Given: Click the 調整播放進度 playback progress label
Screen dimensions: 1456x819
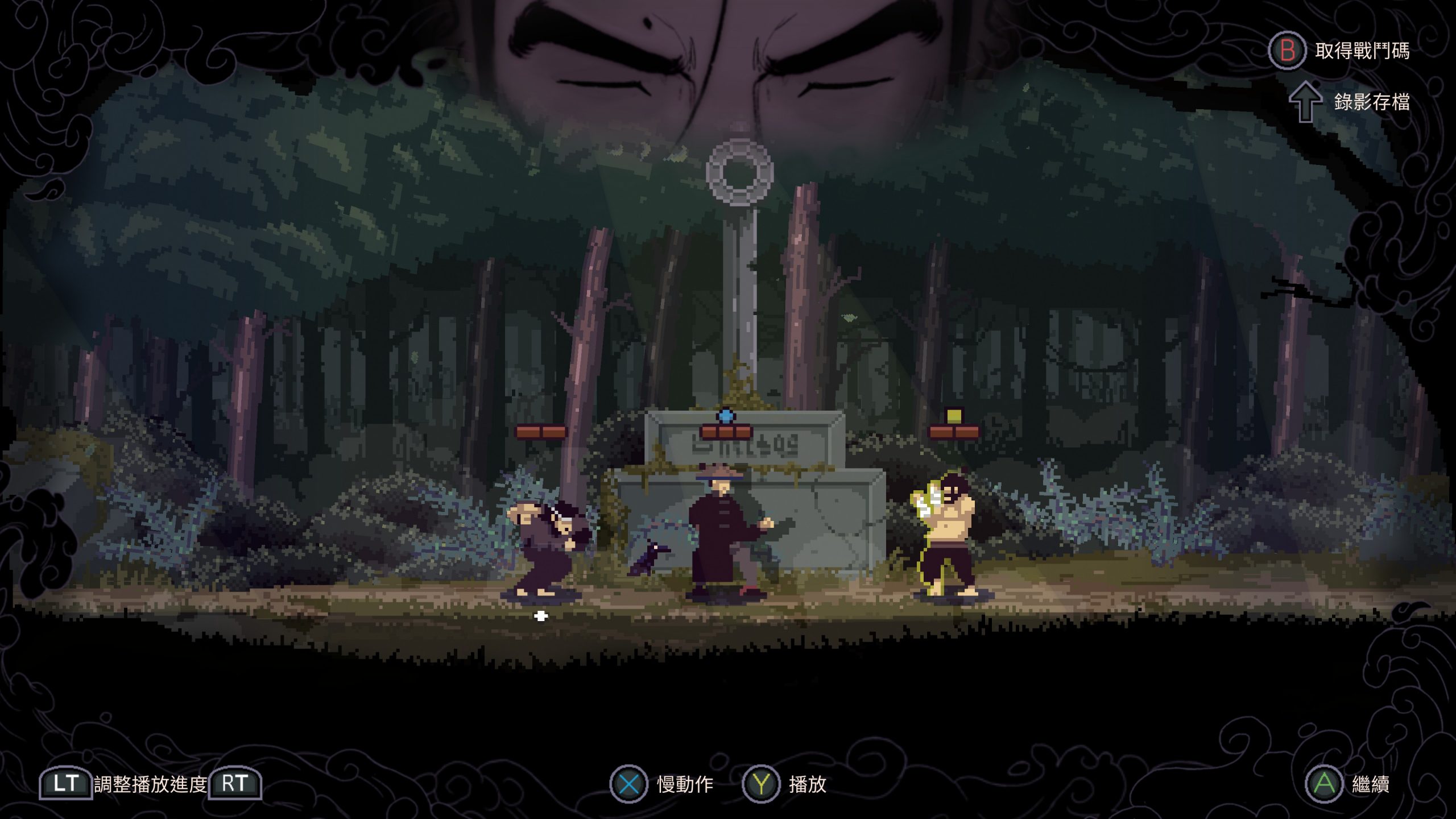Looking at the screenshot, I should pos(151,784).
